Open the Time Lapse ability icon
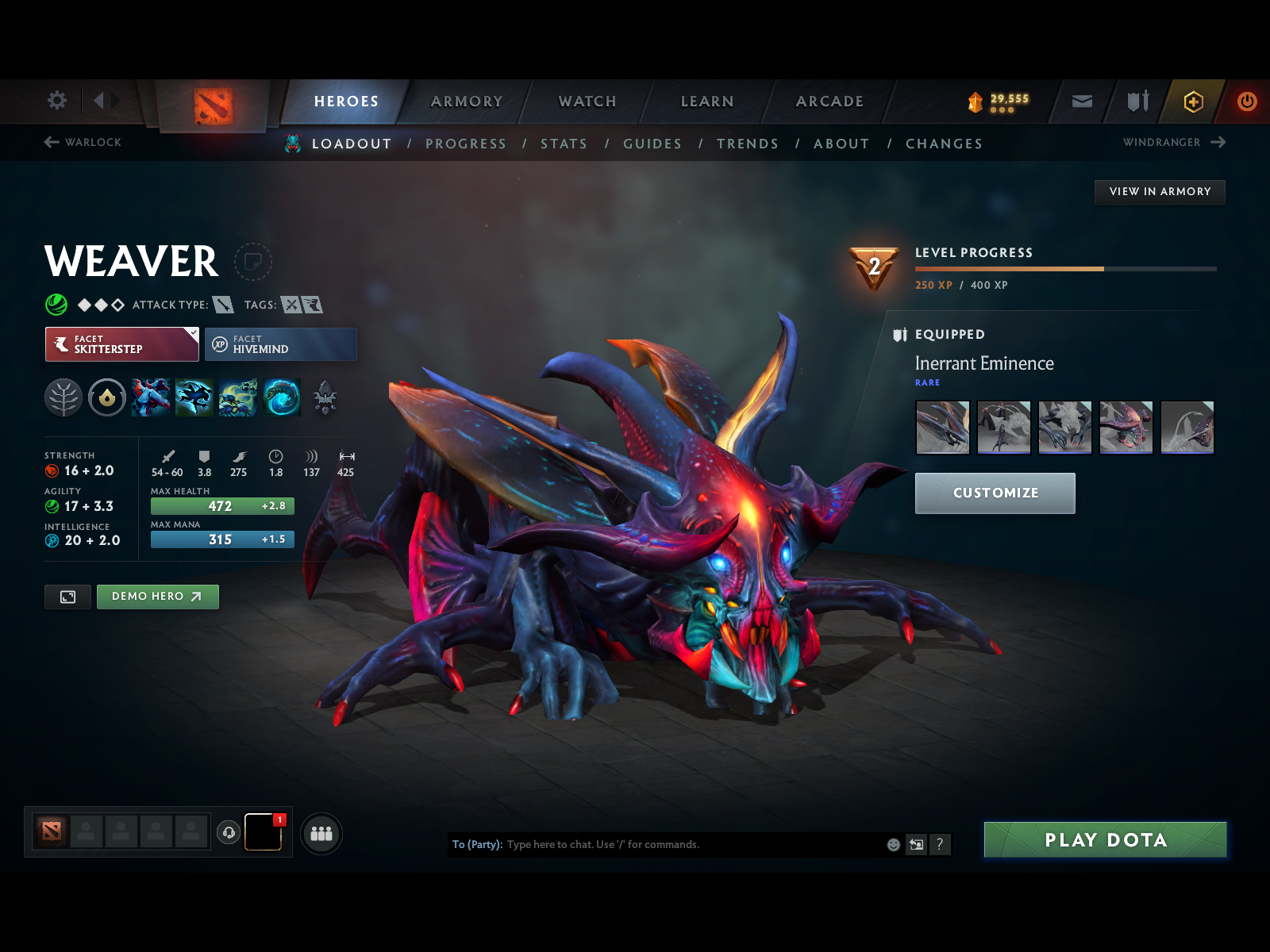 [x=282, y=398]
